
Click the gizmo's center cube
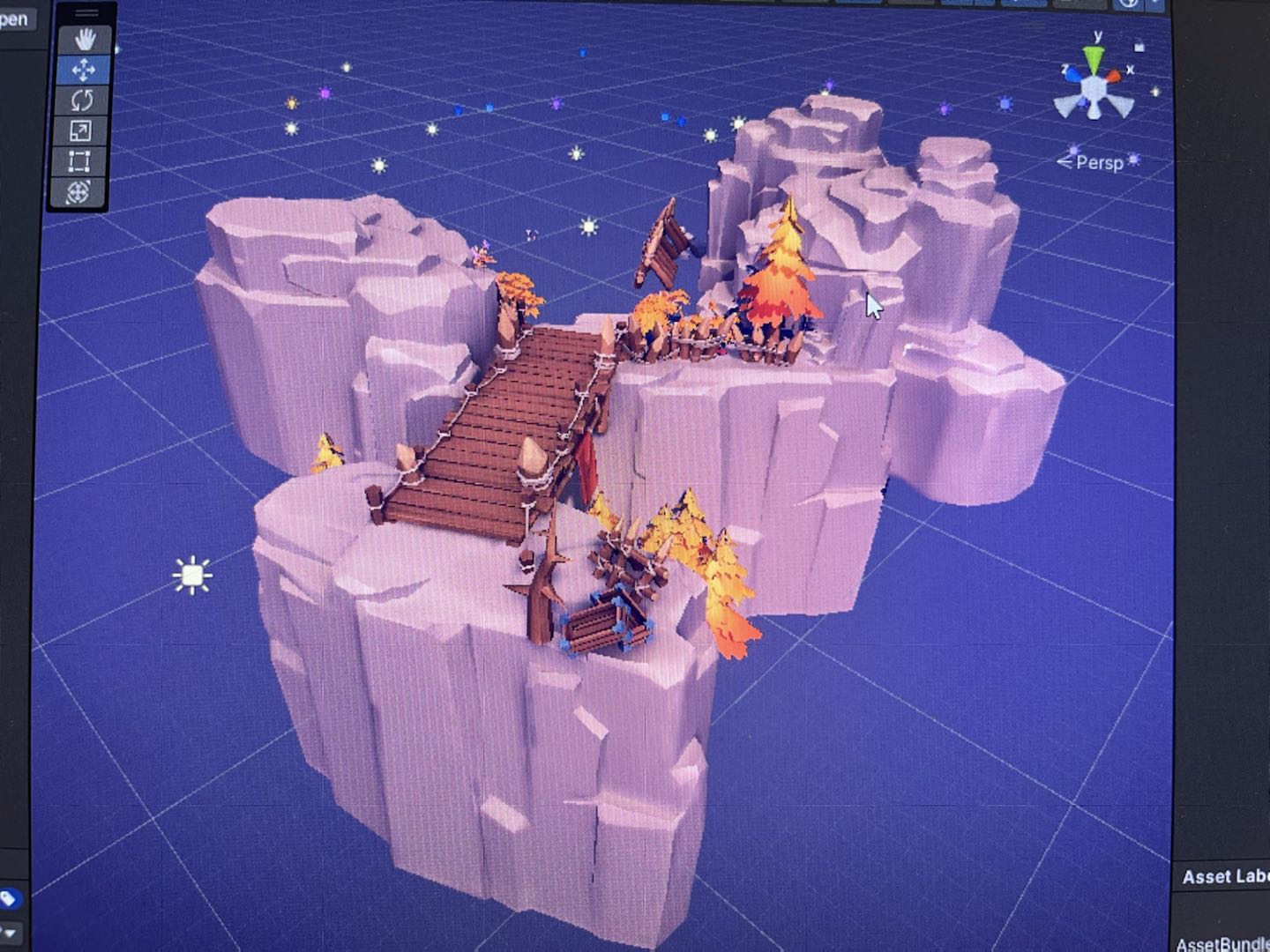click(x=1094, y=87)
